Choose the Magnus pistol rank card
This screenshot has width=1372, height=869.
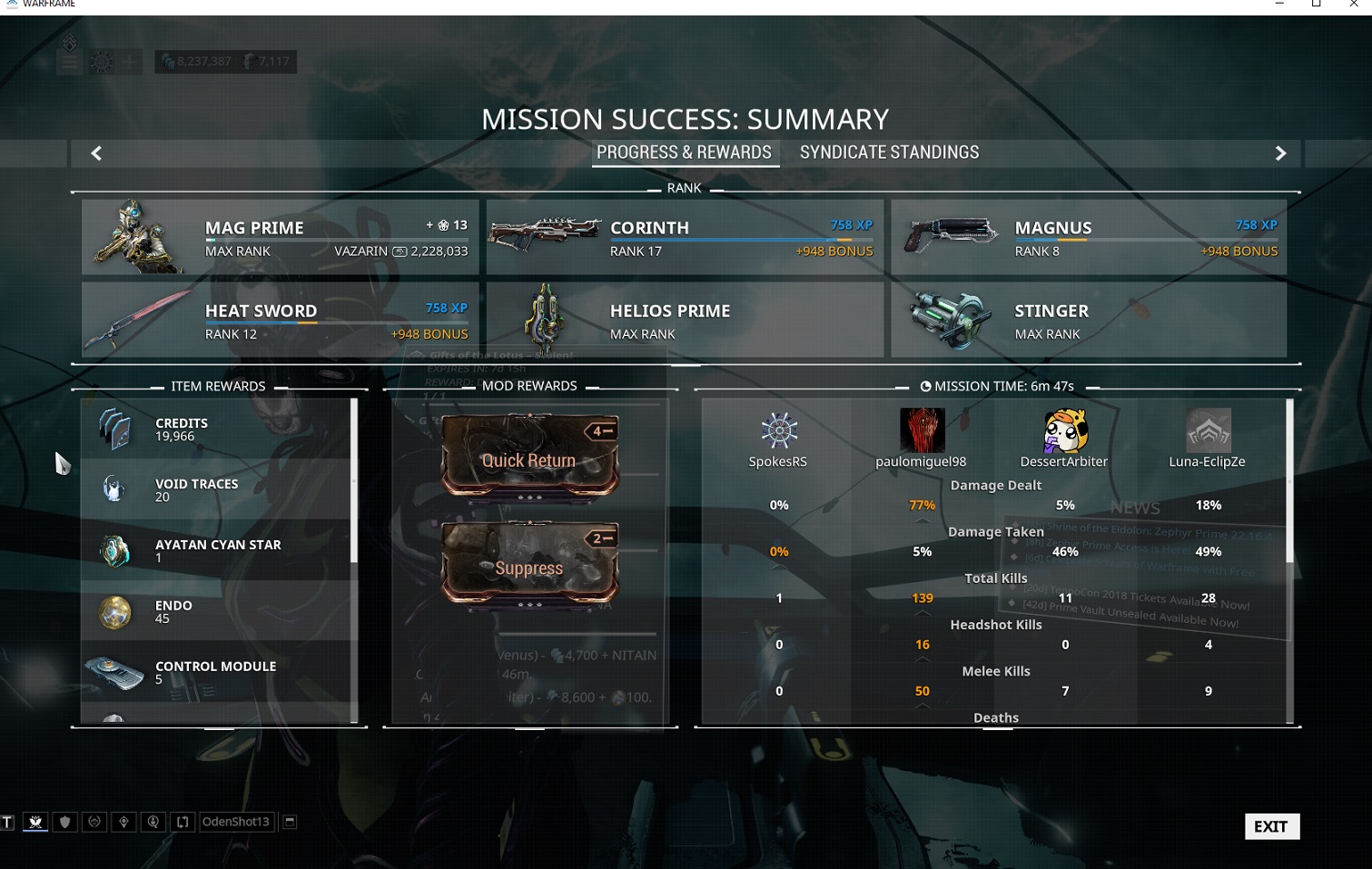[1088, 237]
